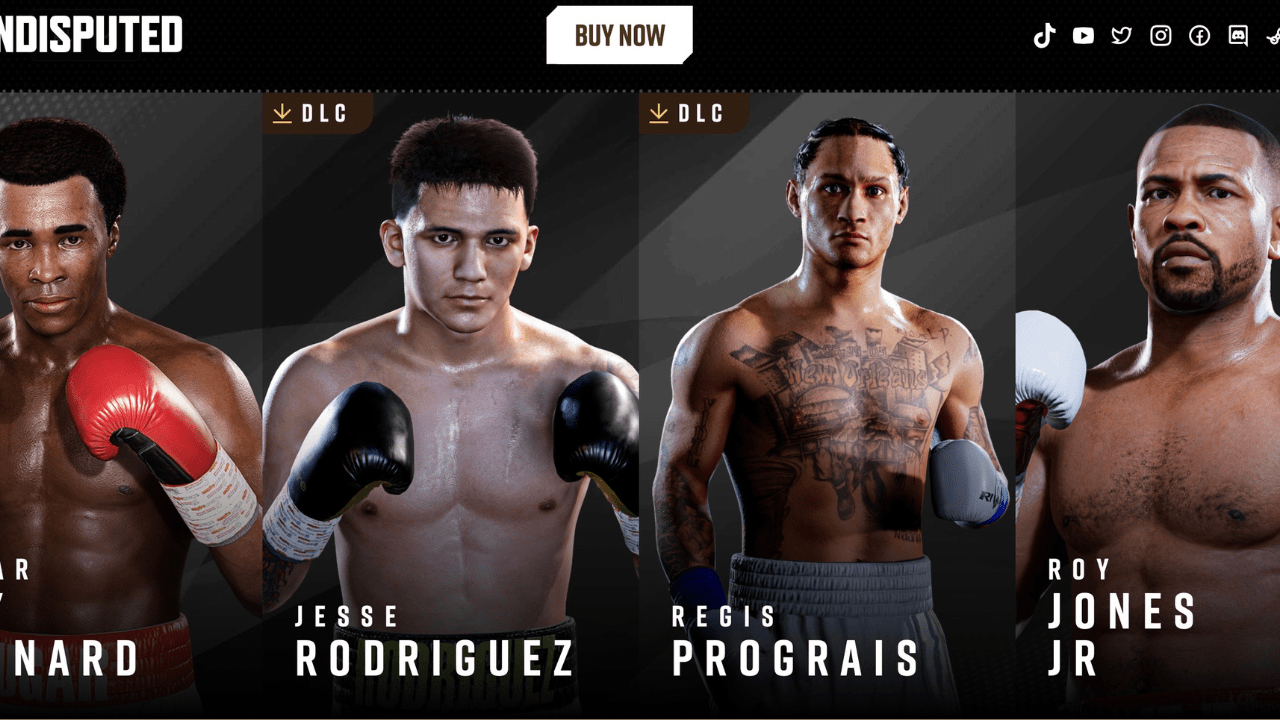Click the download arrow on Jesse Rodriguez's DLC badge
Screen dimensions: 1280x720
coord(281,113)
